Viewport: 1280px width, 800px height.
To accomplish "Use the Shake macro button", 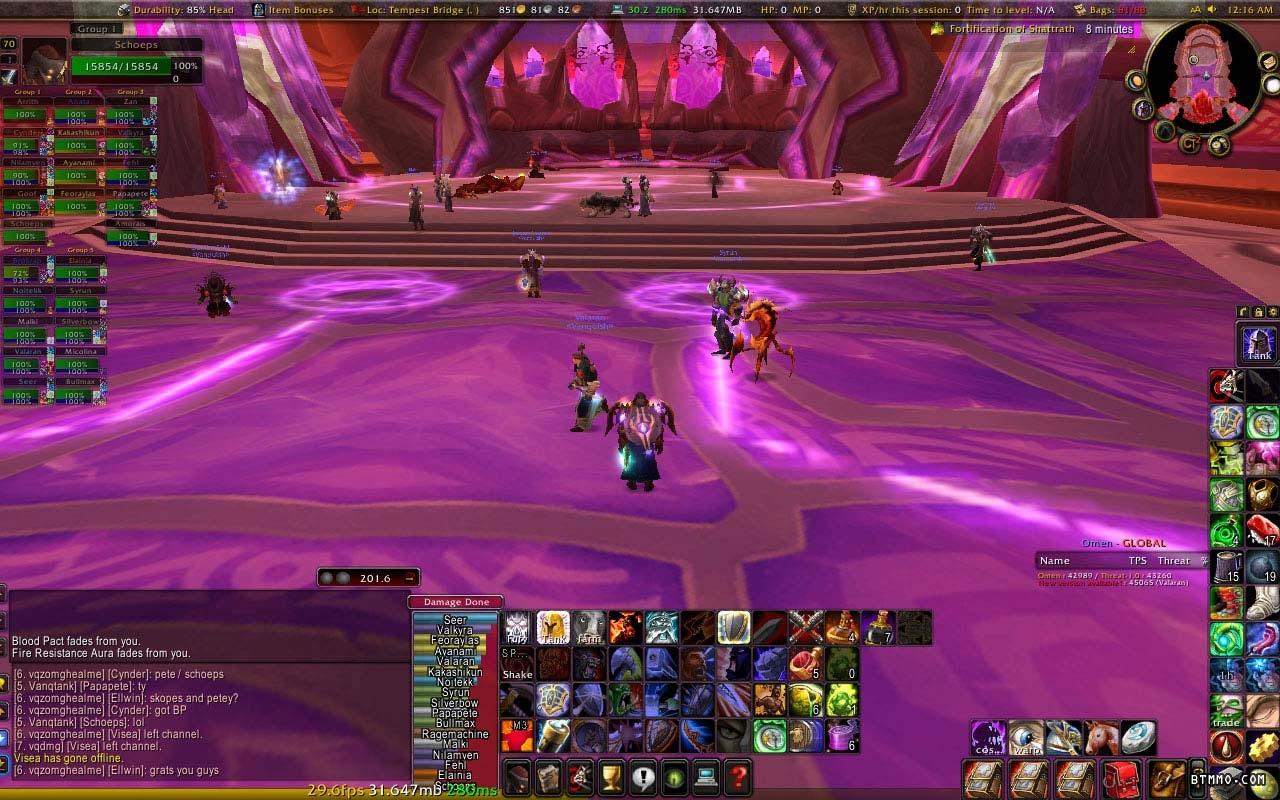I will click(517, 664).
